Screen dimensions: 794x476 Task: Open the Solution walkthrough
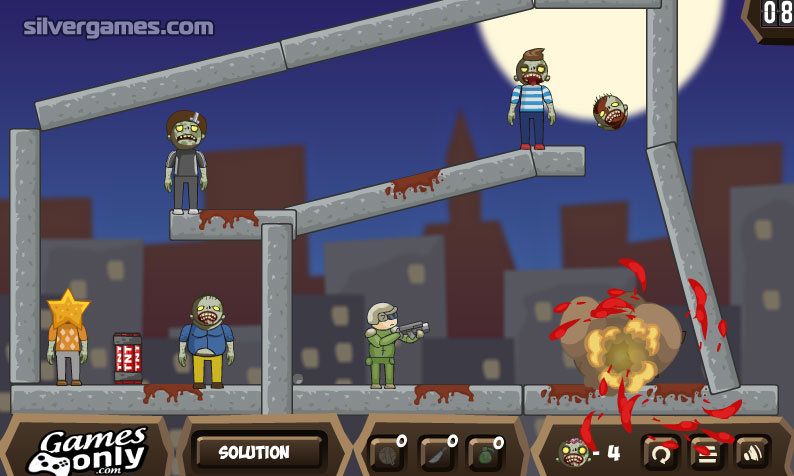pyautogui.click(x=254, y=452)
